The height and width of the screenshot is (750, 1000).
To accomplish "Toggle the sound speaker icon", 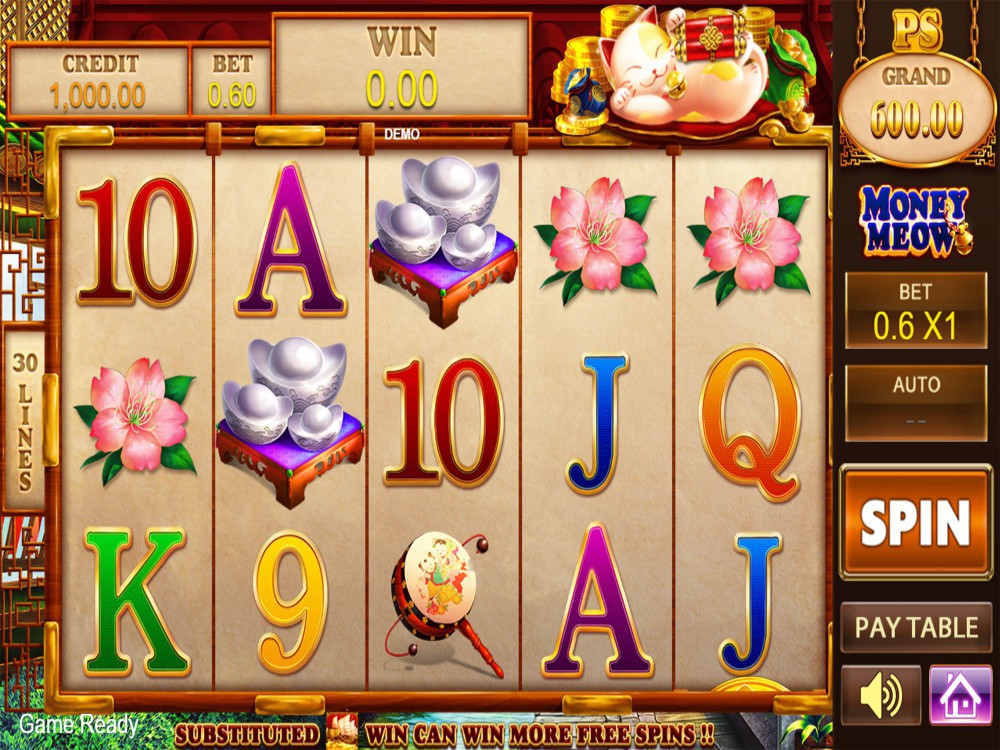I will [x=880, y=695].
